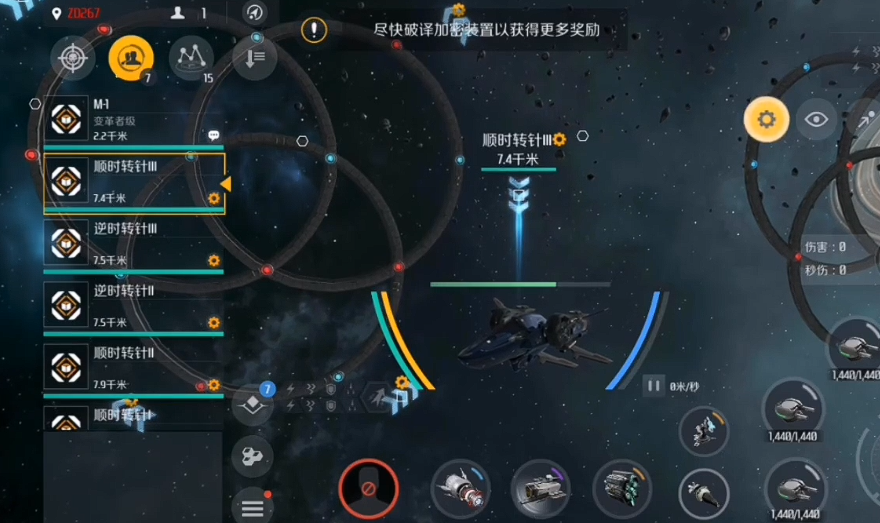Select the crosshair targets tab
Screen dimensions: 880x523
72,58
